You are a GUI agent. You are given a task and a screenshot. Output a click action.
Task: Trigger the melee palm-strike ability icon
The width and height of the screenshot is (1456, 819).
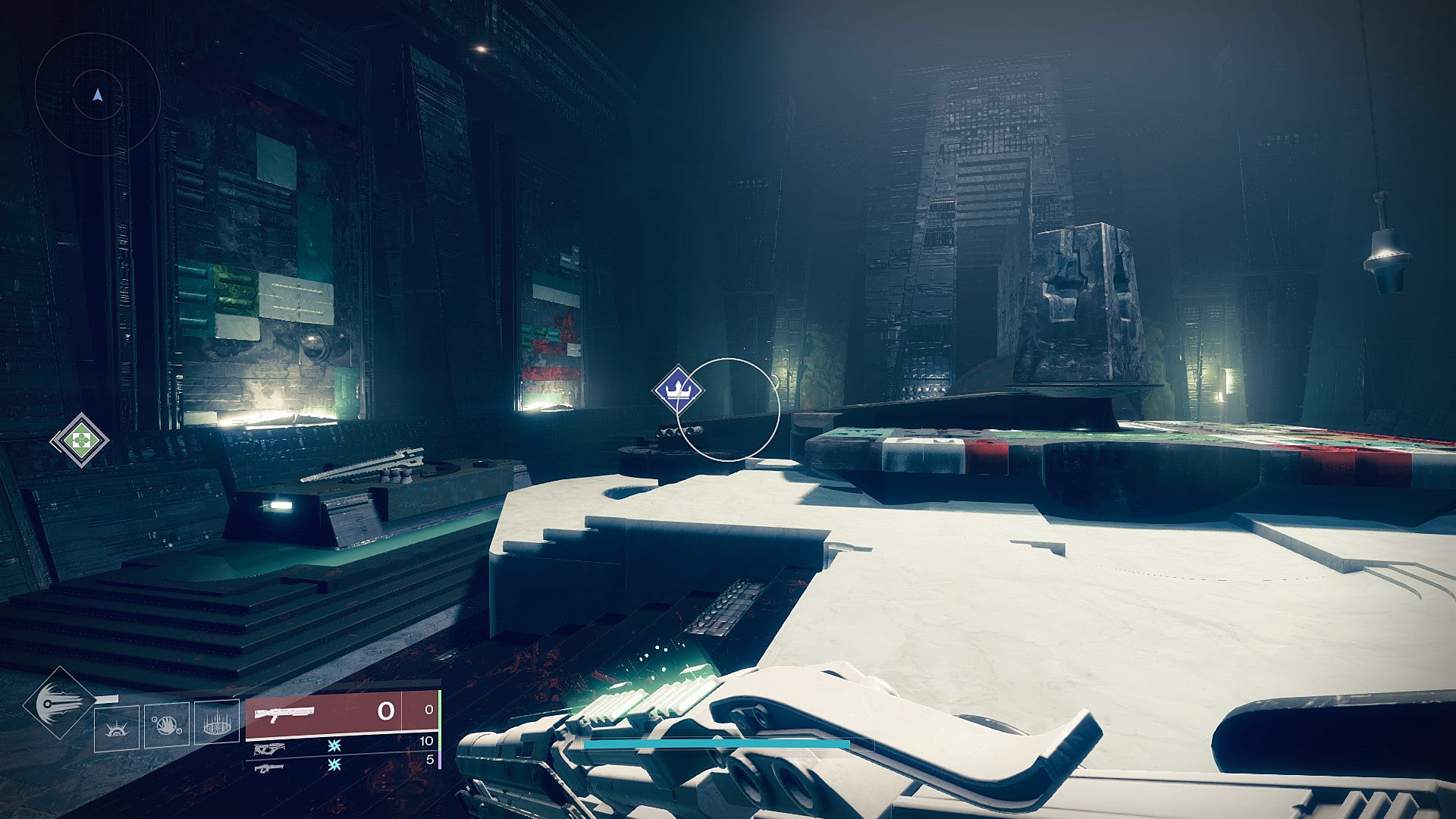pyautogui.click(x=167, y=726)
